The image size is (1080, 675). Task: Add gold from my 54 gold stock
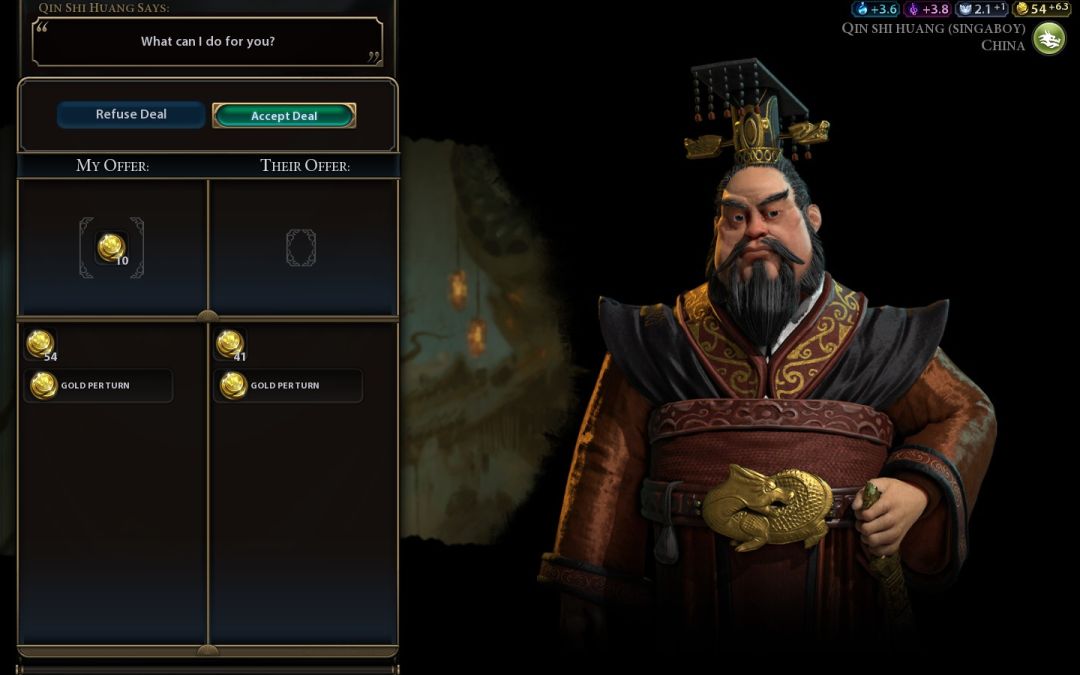pos(40,344)
